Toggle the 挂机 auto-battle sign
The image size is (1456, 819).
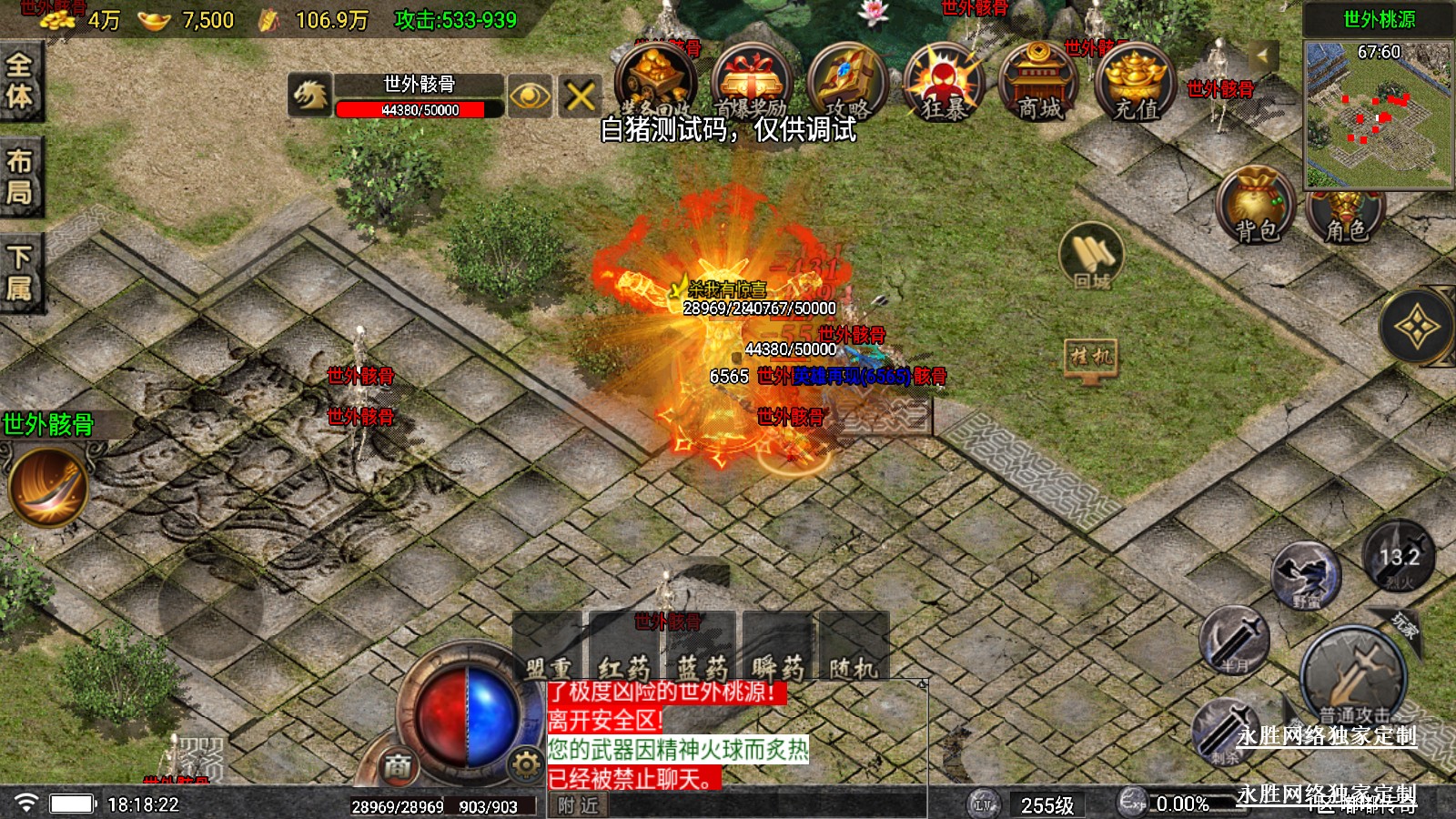click(x=1090, y=358)
